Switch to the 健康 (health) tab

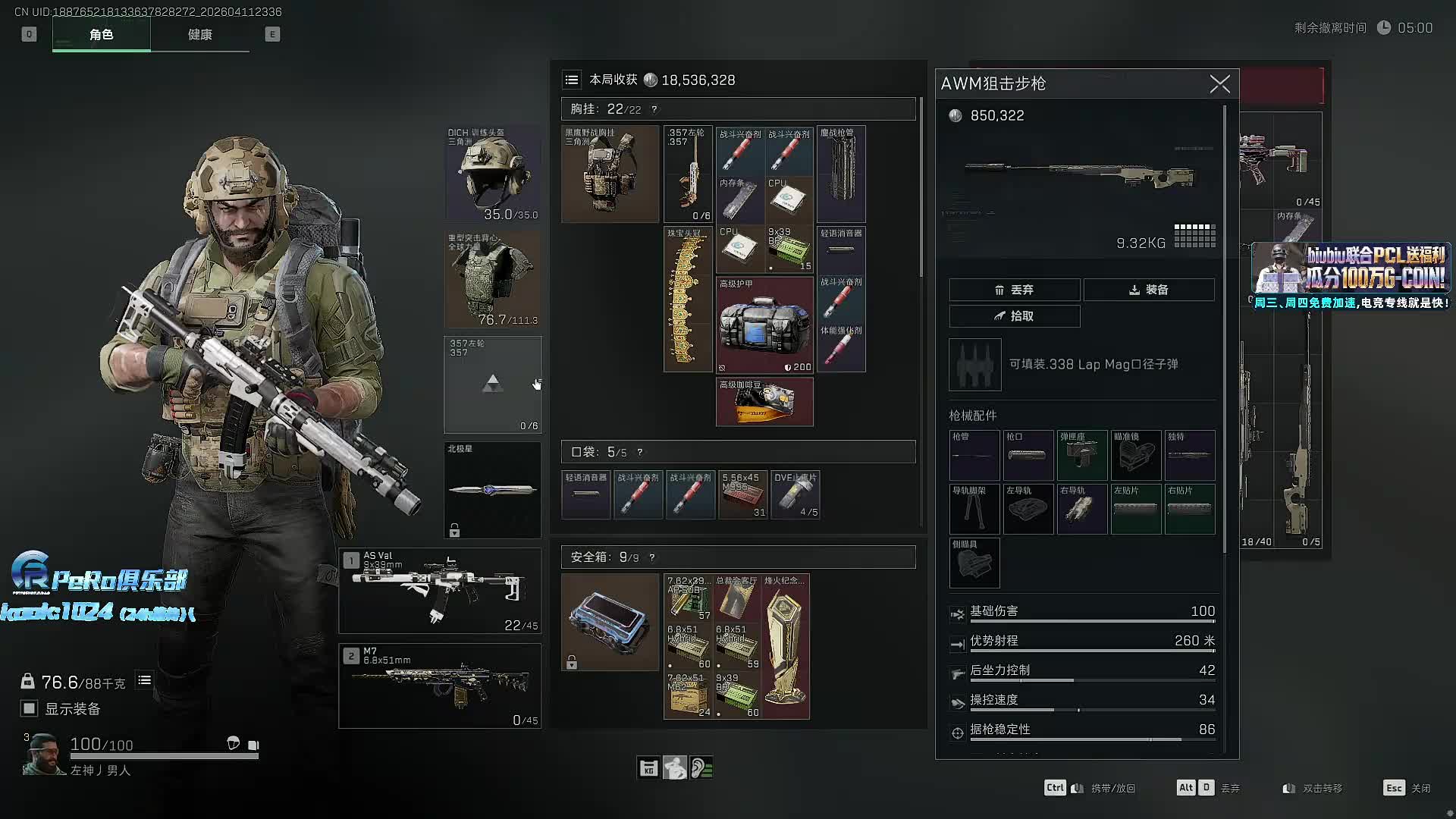click(199, 35)
